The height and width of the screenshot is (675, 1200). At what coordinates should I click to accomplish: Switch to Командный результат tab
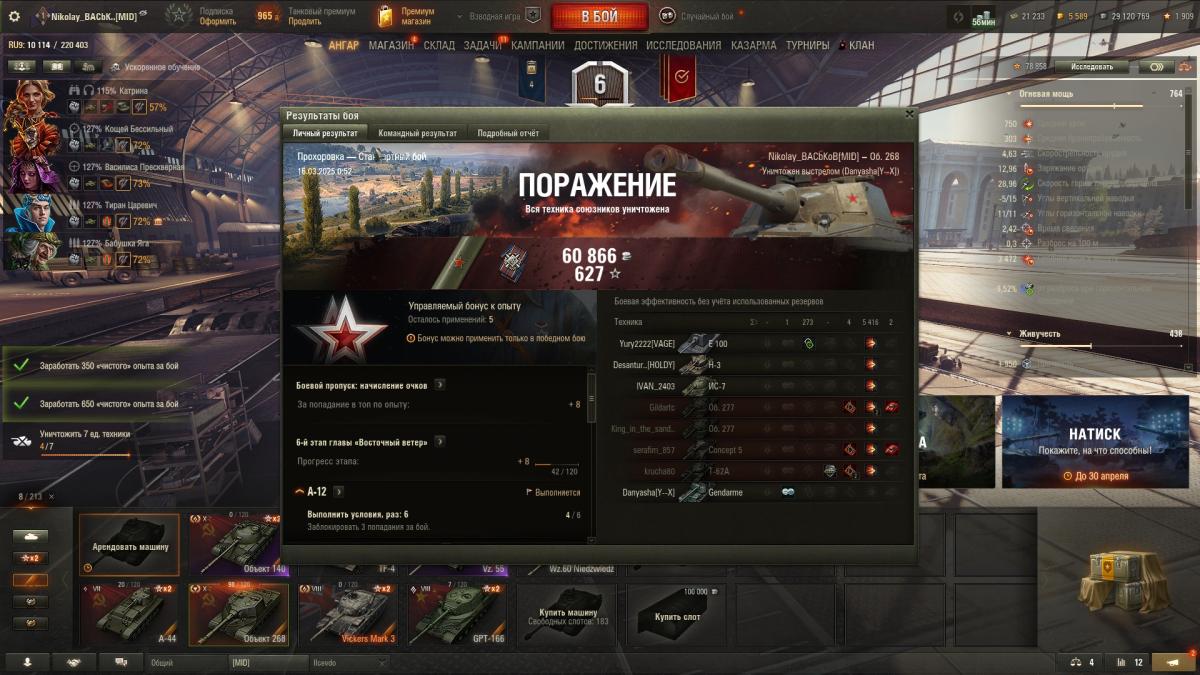click(x=417, y=133)
